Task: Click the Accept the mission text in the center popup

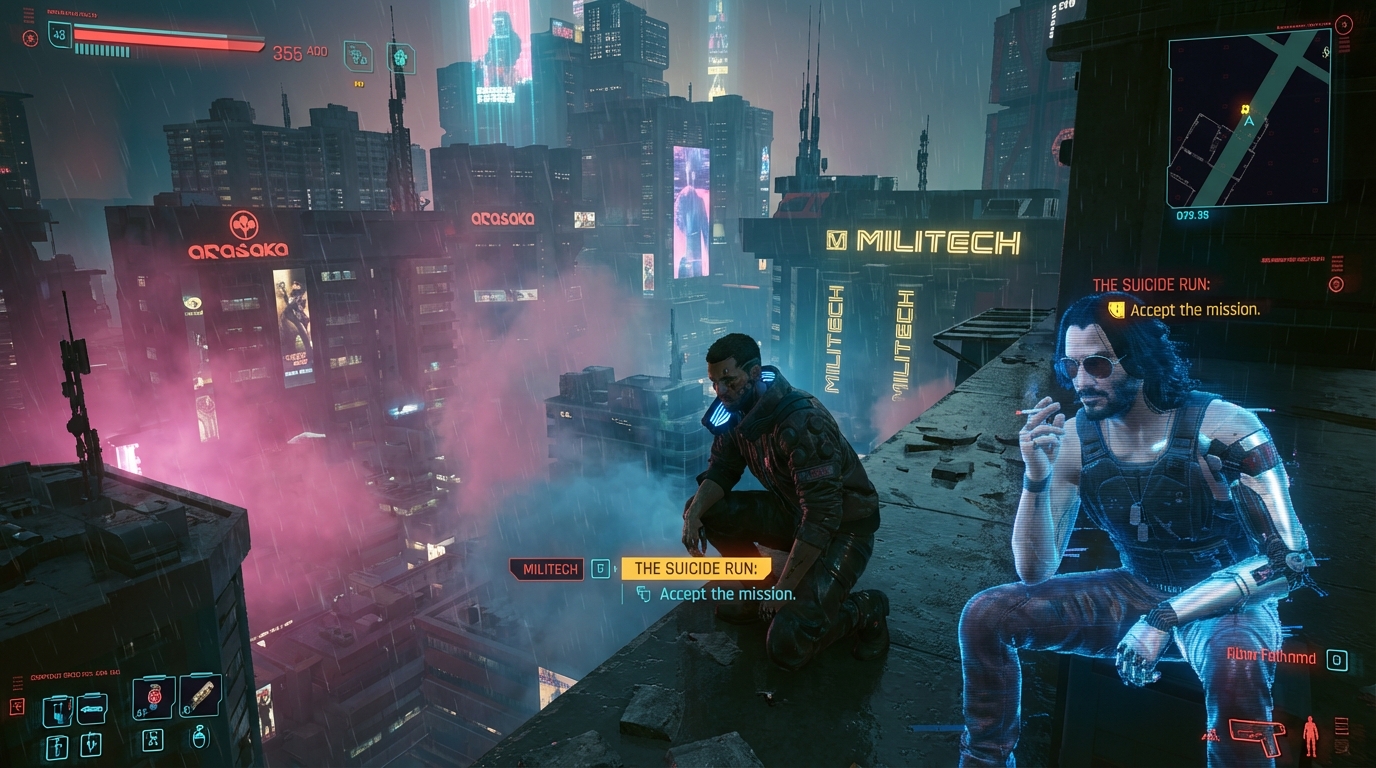Action: point(727,594)
